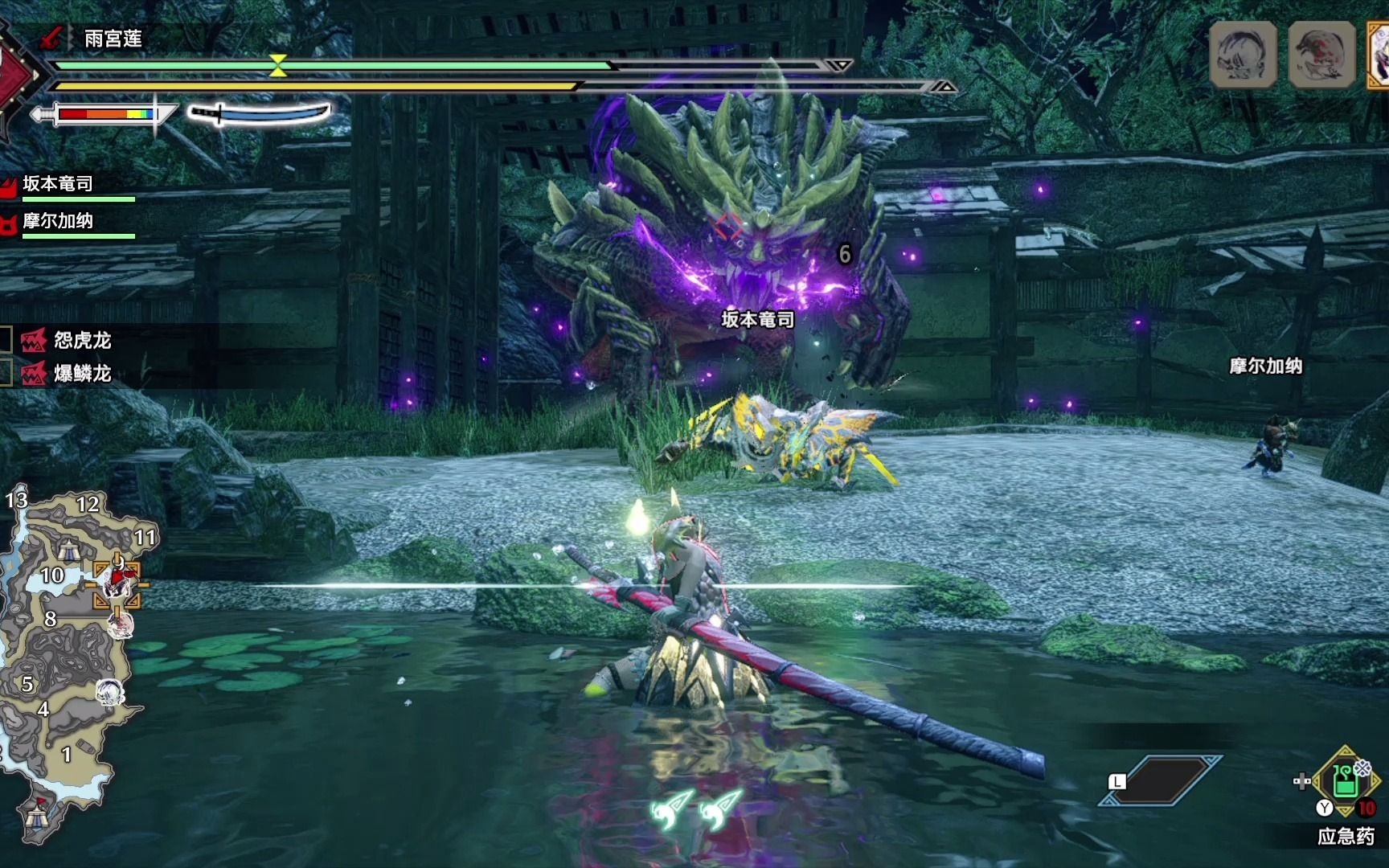Click the minimap's main camp tent marker

[x=35, y=817]
